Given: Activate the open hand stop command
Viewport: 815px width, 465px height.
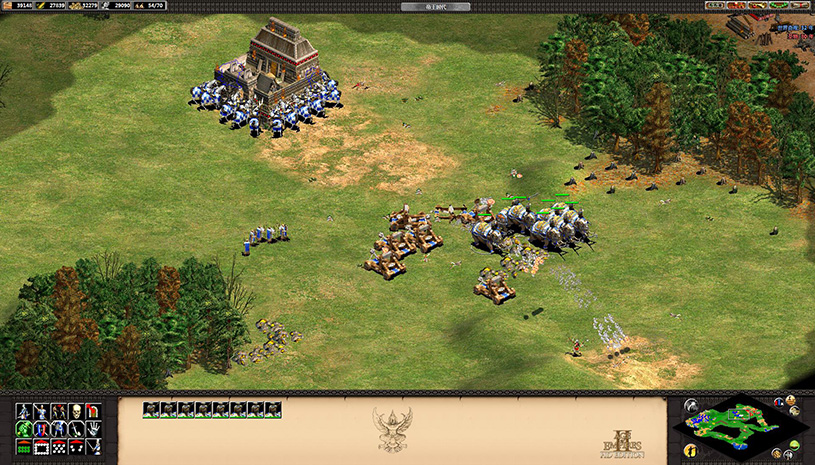Looking at the screenshot, I should tap(94, 428).
